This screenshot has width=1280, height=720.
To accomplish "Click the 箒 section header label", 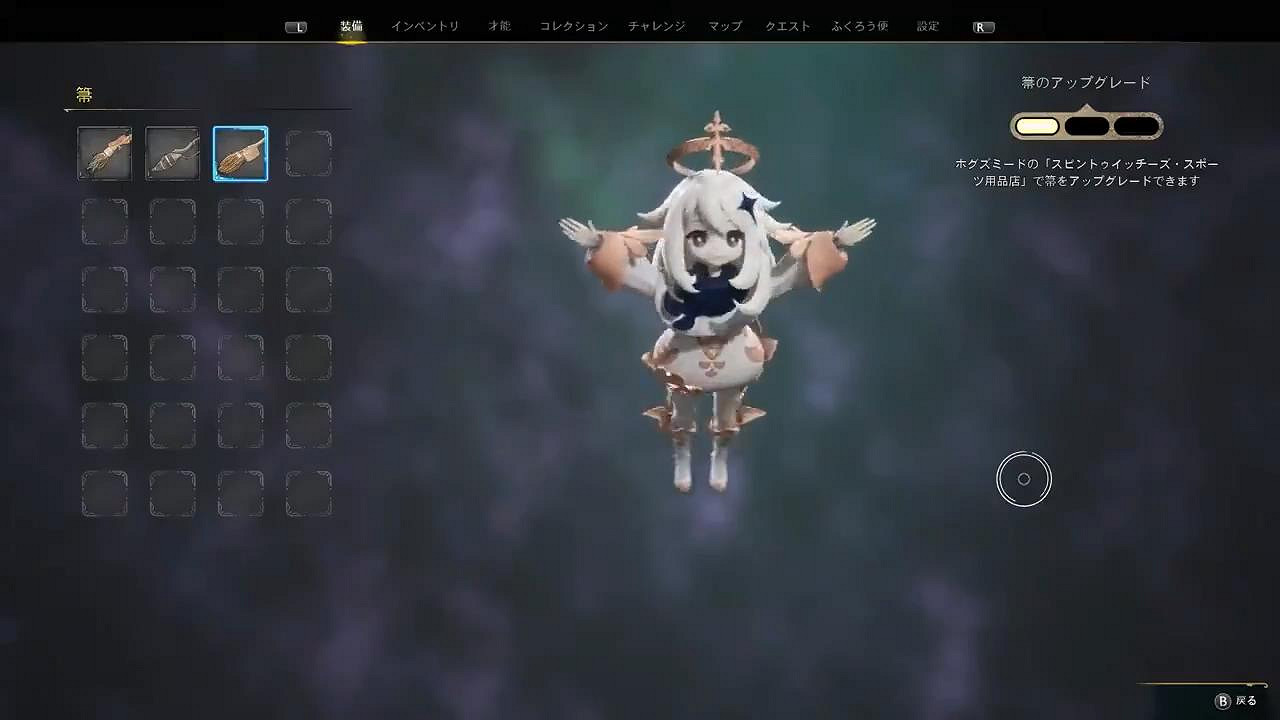I will (x=84, y=95).
